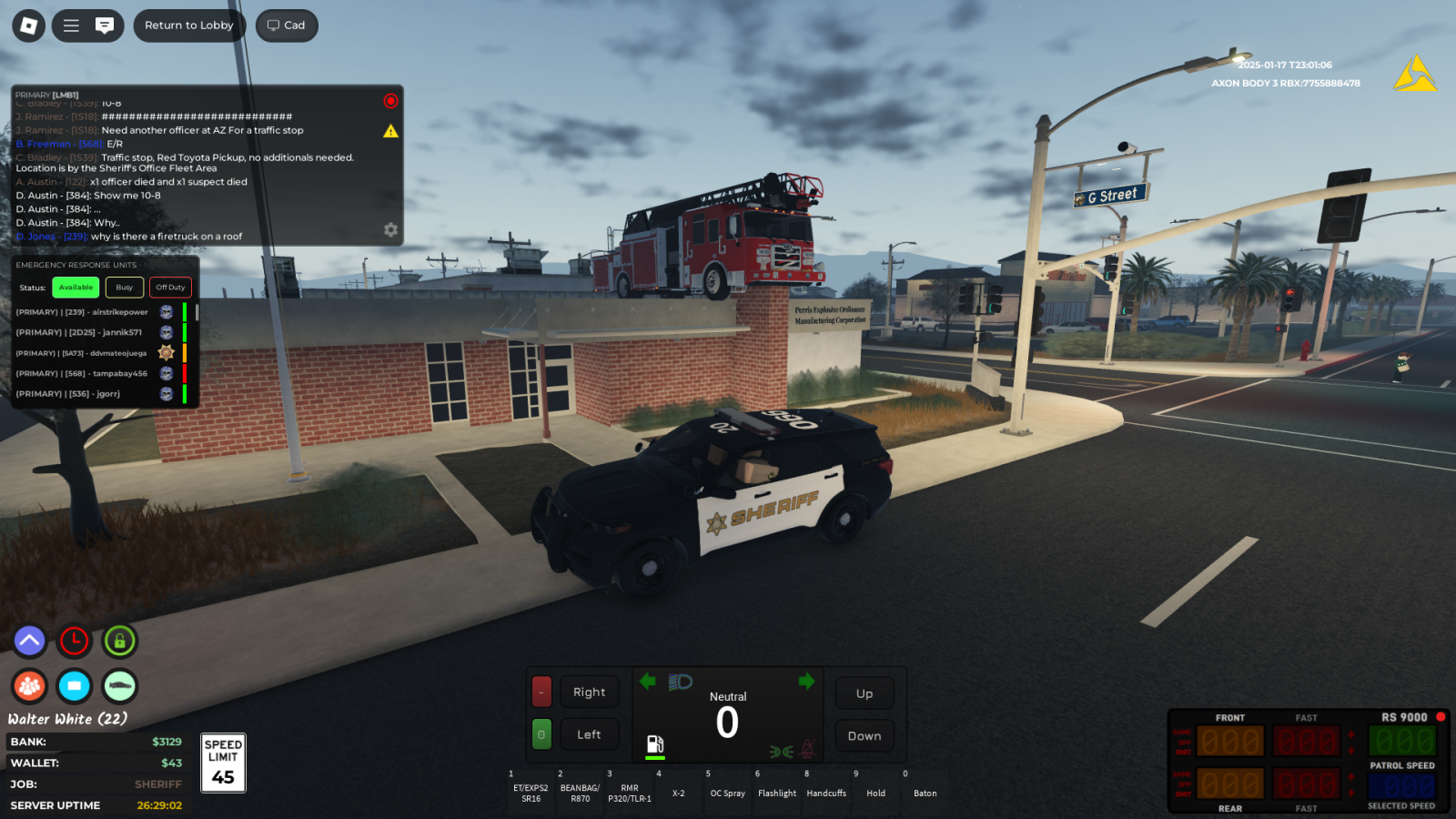The height and width of the screenshot is (819, 1456).
Task: Click Return to Lobby button
Action: [x=189, y=25]
